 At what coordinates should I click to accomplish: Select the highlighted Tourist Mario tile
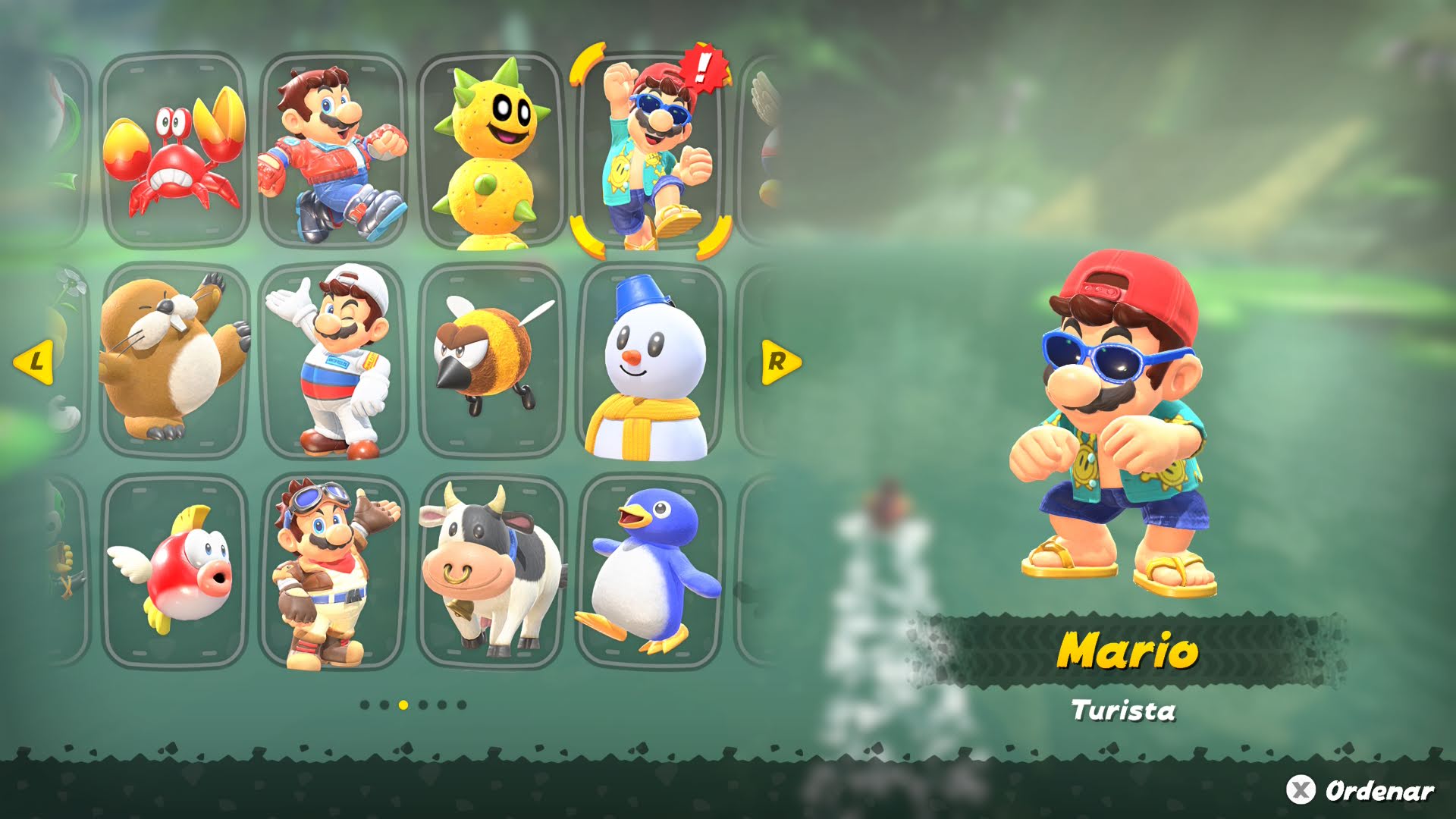tap(651, 152)
